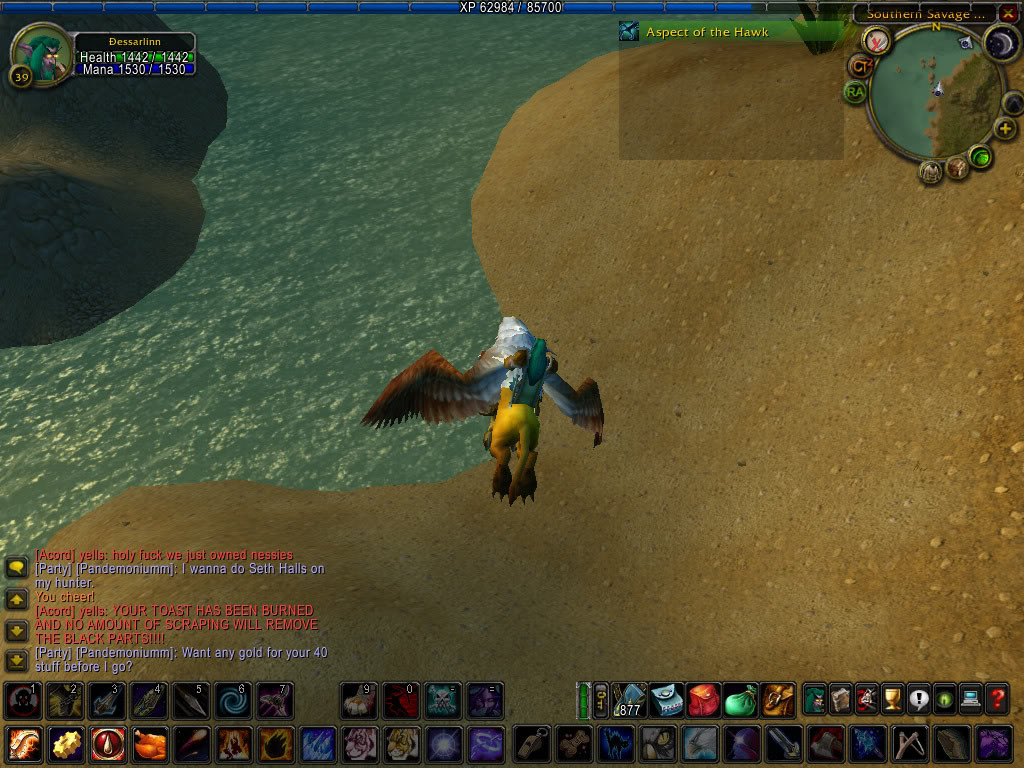The width and height of the screenshot is (1024, 768).
Task: Open the key ring
Action: (601, 700)
